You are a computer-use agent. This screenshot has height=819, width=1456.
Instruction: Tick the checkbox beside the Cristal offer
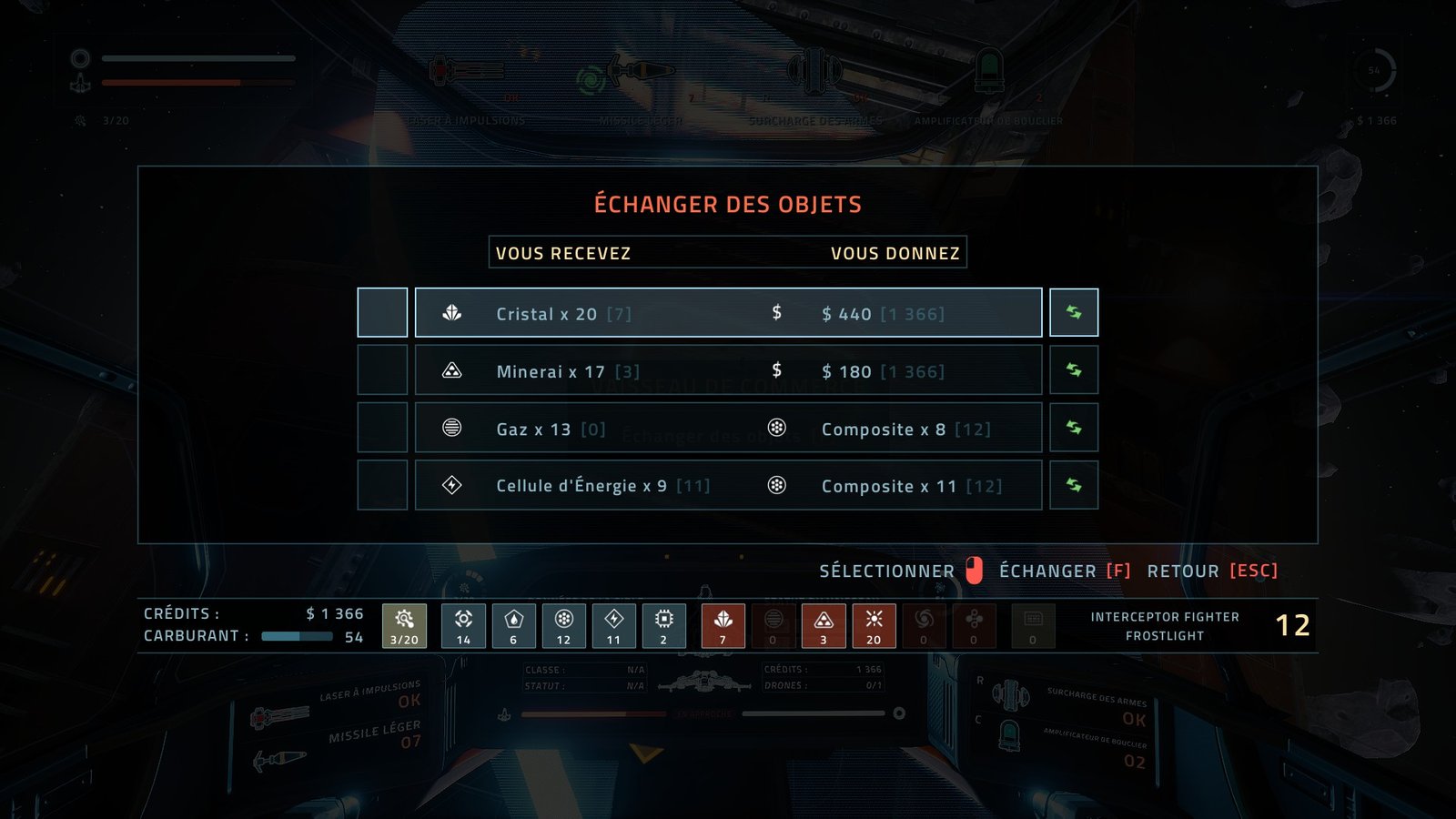pos(382,313)
